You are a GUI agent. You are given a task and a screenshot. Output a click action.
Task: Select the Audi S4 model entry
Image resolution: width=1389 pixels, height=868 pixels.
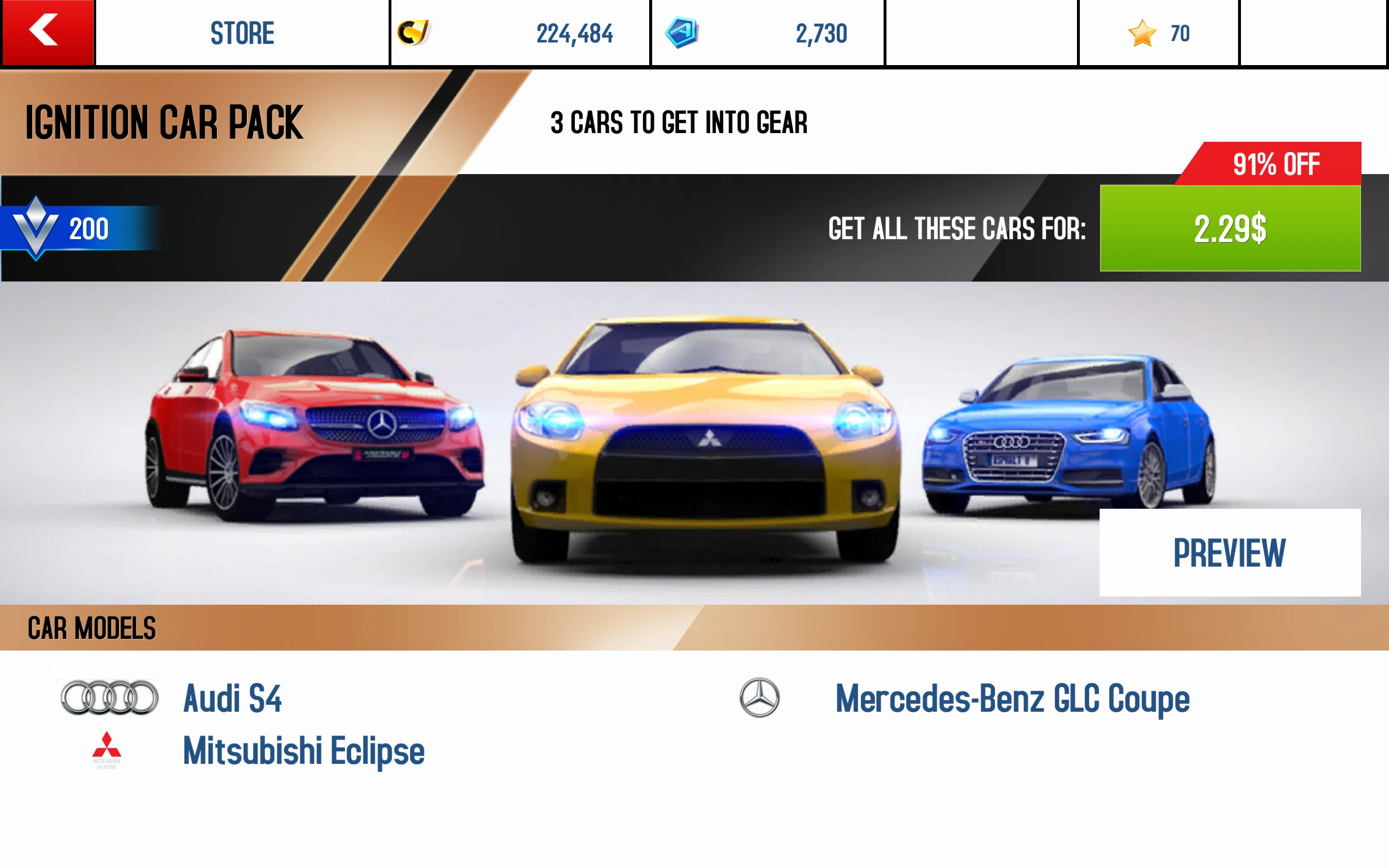[232, 699]
